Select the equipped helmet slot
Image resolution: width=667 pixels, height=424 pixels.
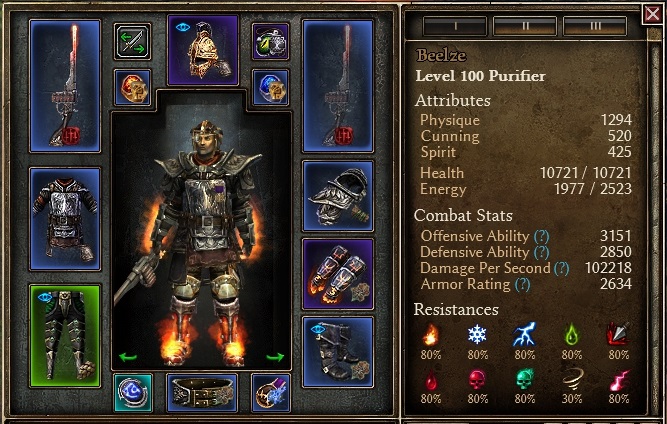tap(202, 48)
